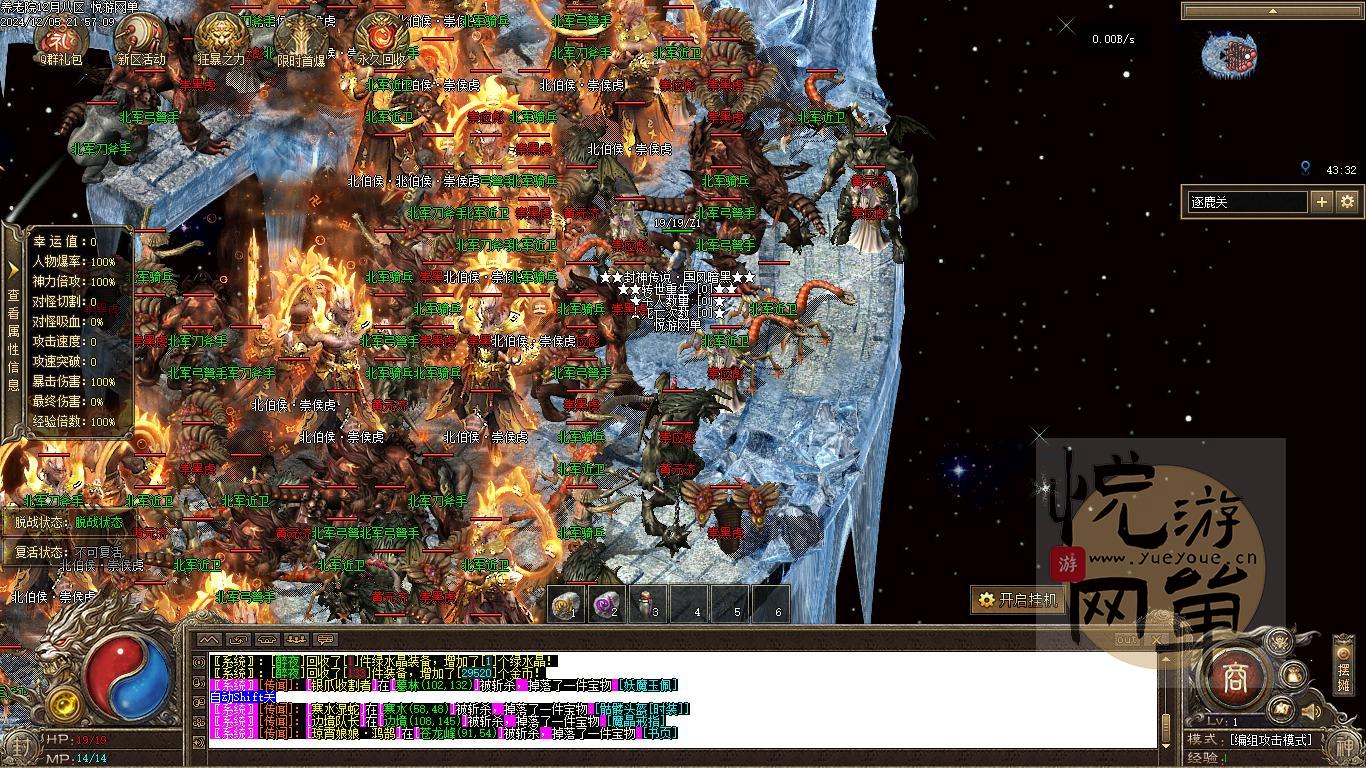Use the purple swirl item in slot 2
Image resolution: width=1366 pixels, height=768 pixels.
pos(608,605)
